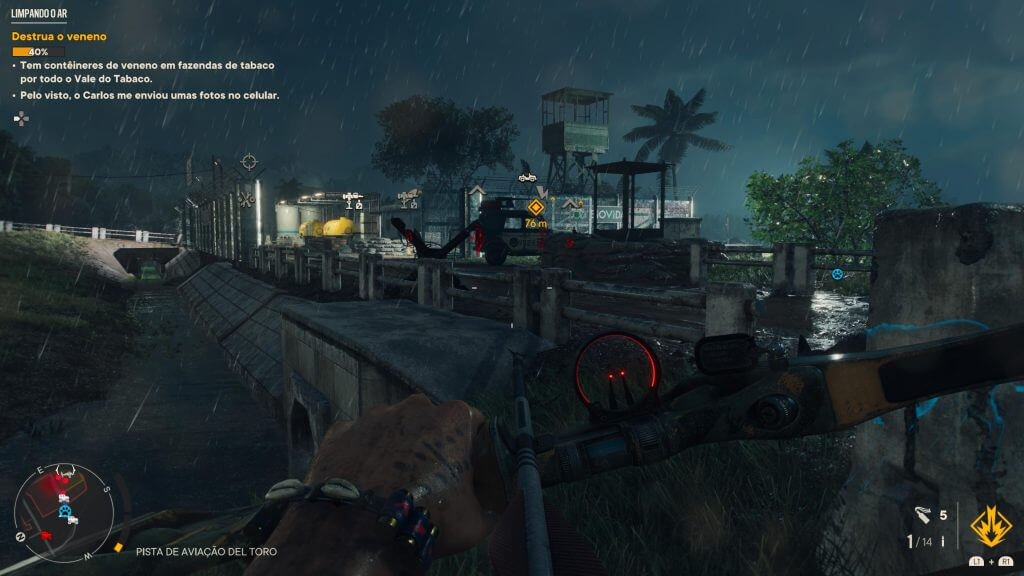Select the Molotov throwable icon
This screenshot has width=1024, height=576.
[x=922, y=515]
